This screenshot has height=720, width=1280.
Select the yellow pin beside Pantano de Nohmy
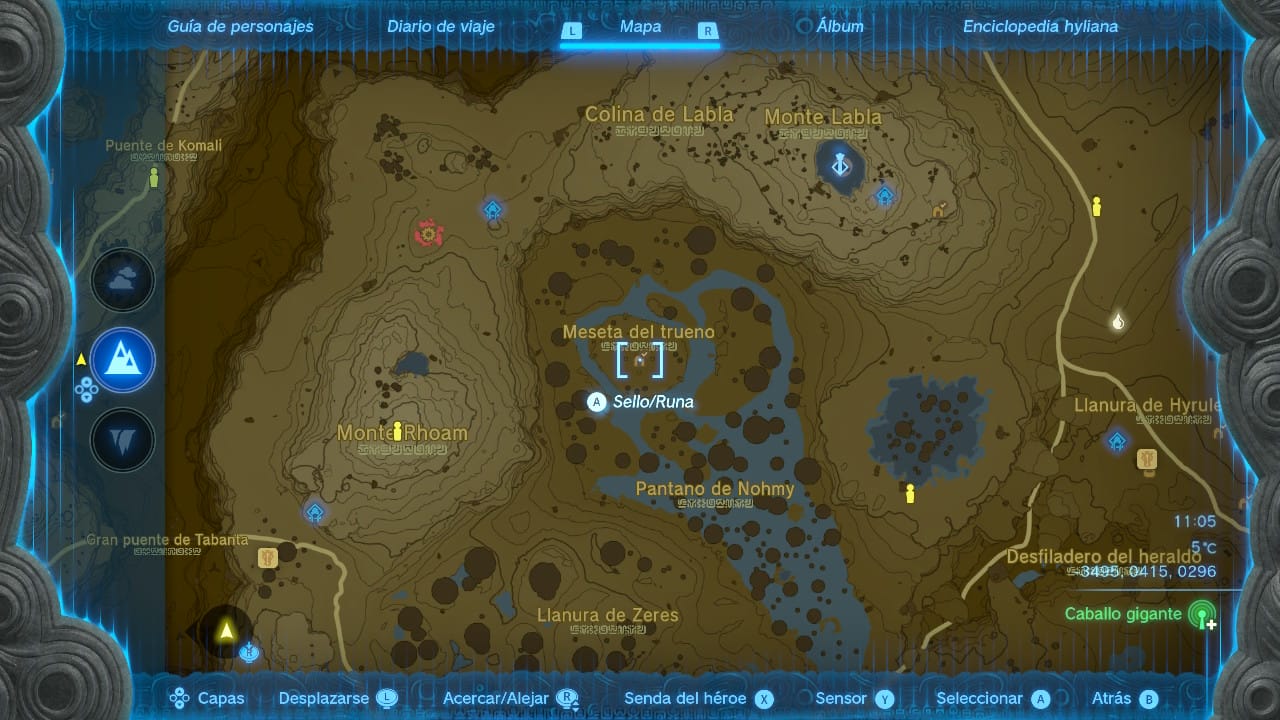(910, 493)
